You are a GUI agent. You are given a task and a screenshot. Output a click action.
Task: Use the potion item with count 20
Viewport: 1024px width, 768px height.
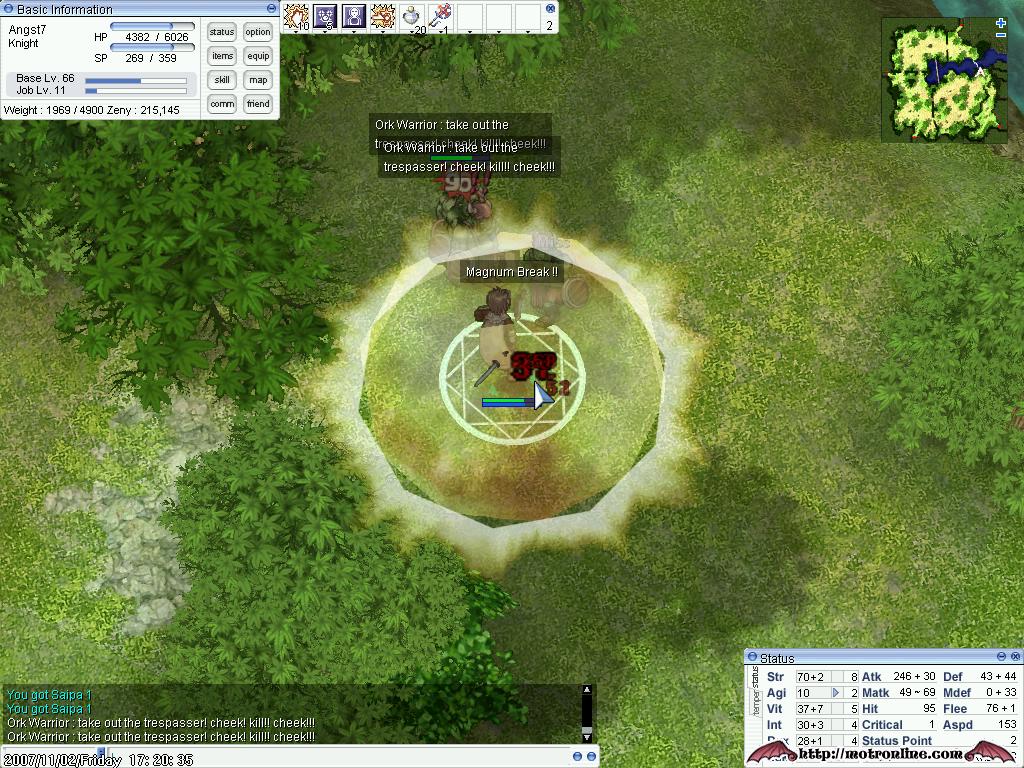pyautogui.click(x=412, y=16)
